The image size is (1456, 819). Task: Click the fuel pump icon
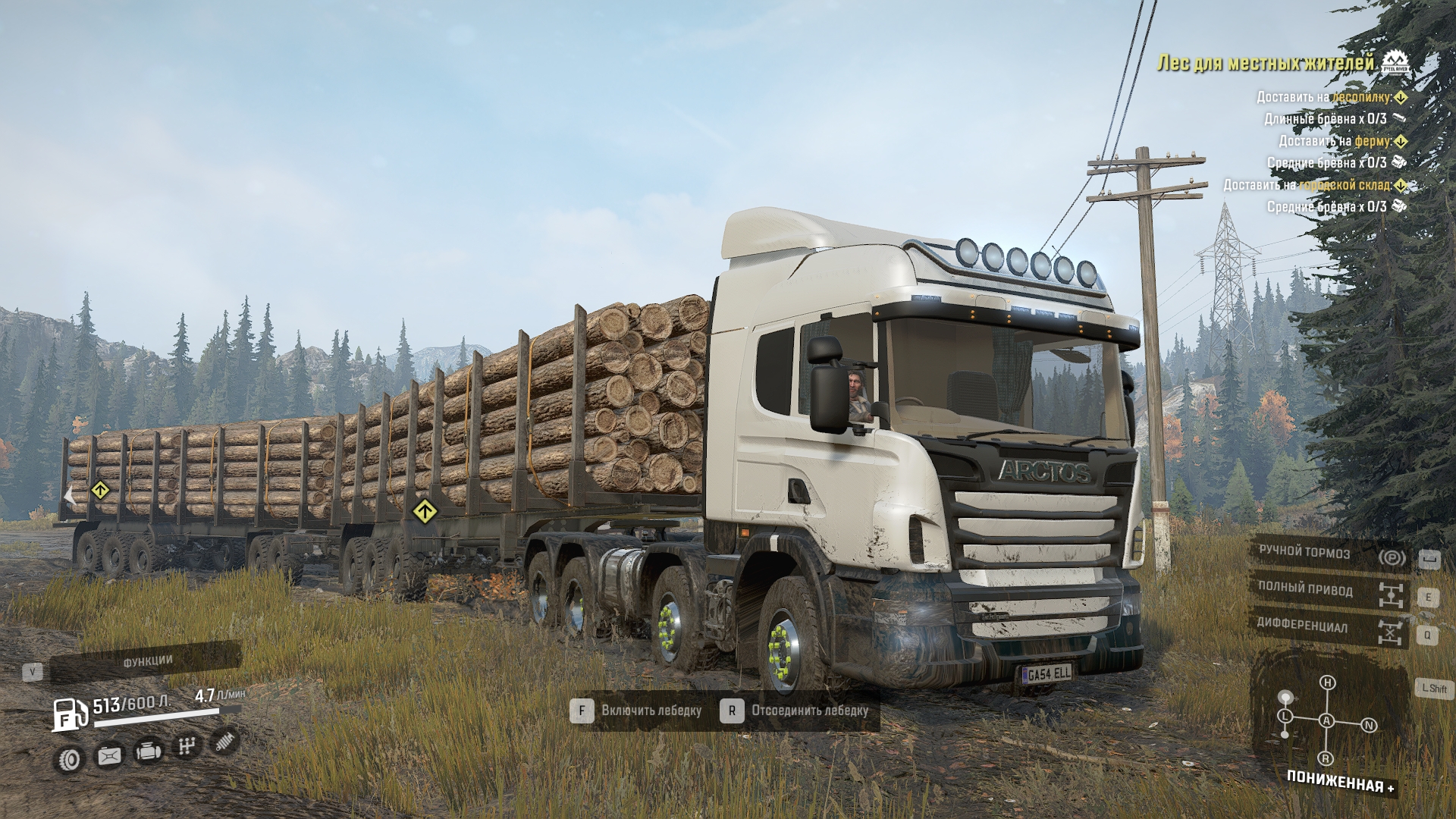click(69, 714)
